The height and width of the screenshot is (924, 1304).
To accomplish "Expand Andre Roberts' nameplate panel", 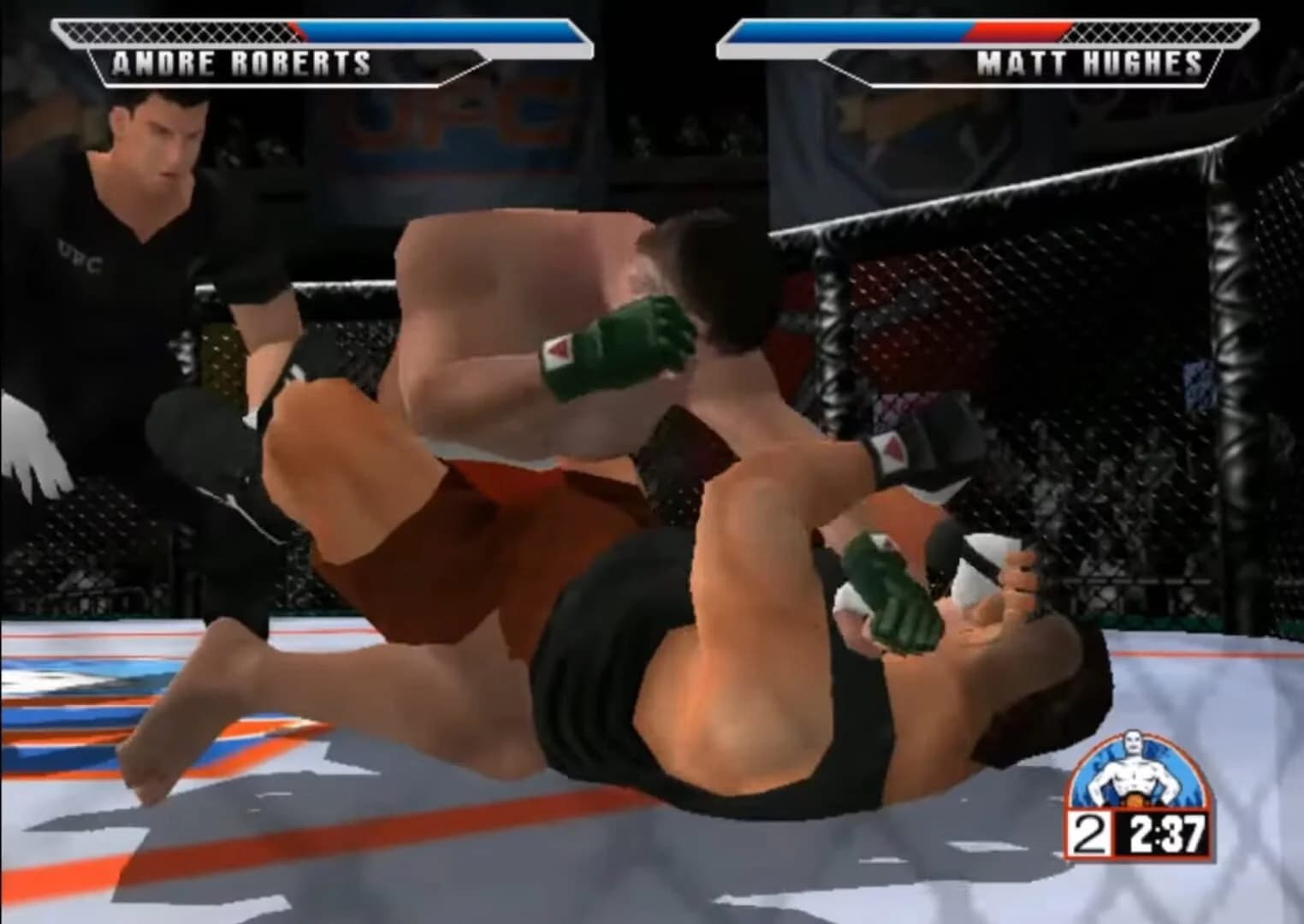I will tap(240, 62).
